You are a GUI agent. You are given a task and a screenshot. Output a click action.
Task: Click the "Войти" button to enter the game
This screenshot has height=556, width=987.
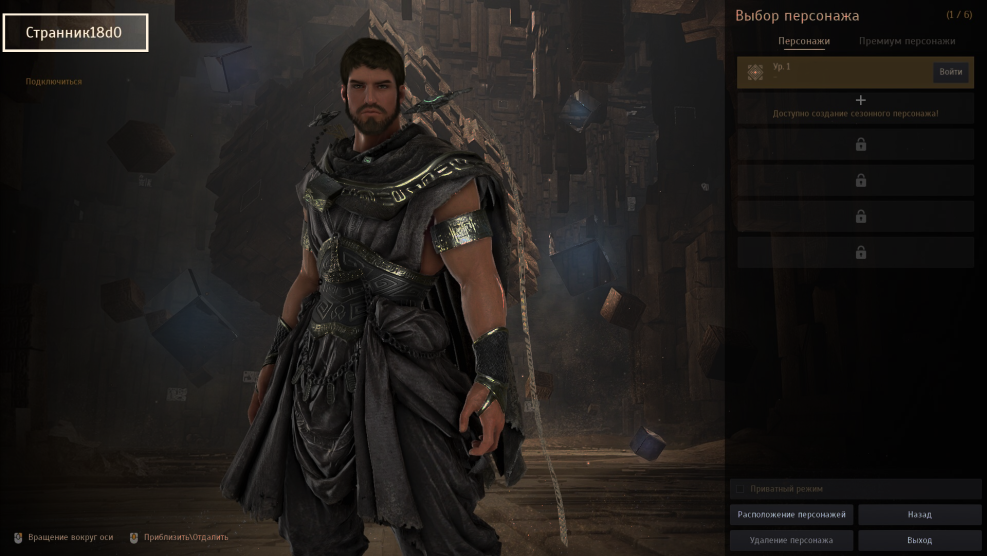tap(950, 72)
